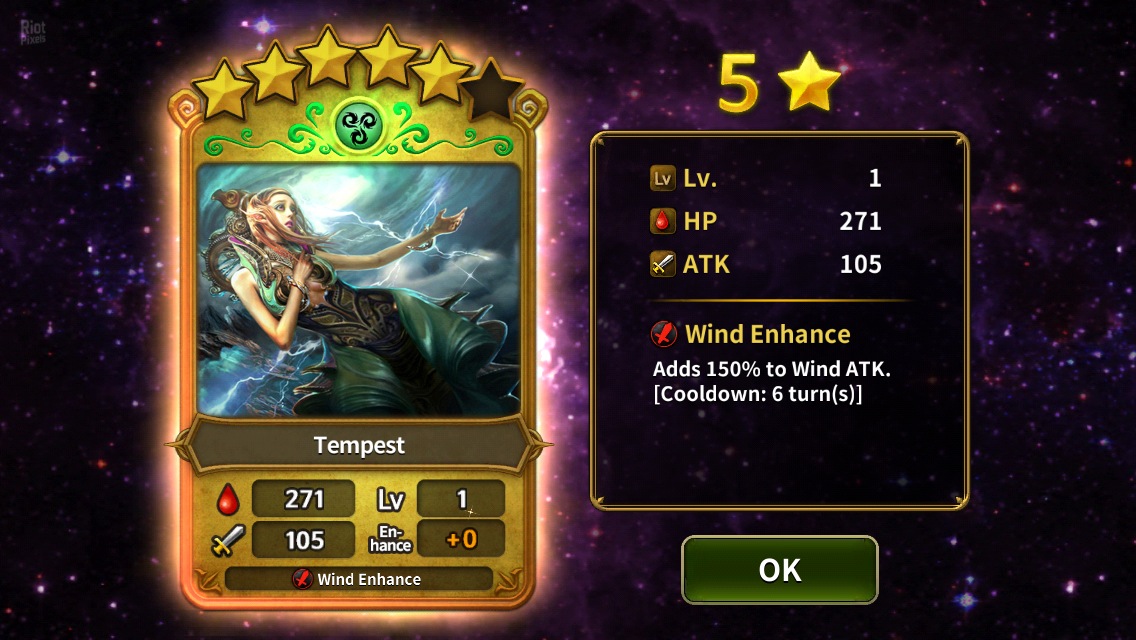The image size is (1136, 640).
Task: Confirm with the OK button
Action: coord(779,570)
